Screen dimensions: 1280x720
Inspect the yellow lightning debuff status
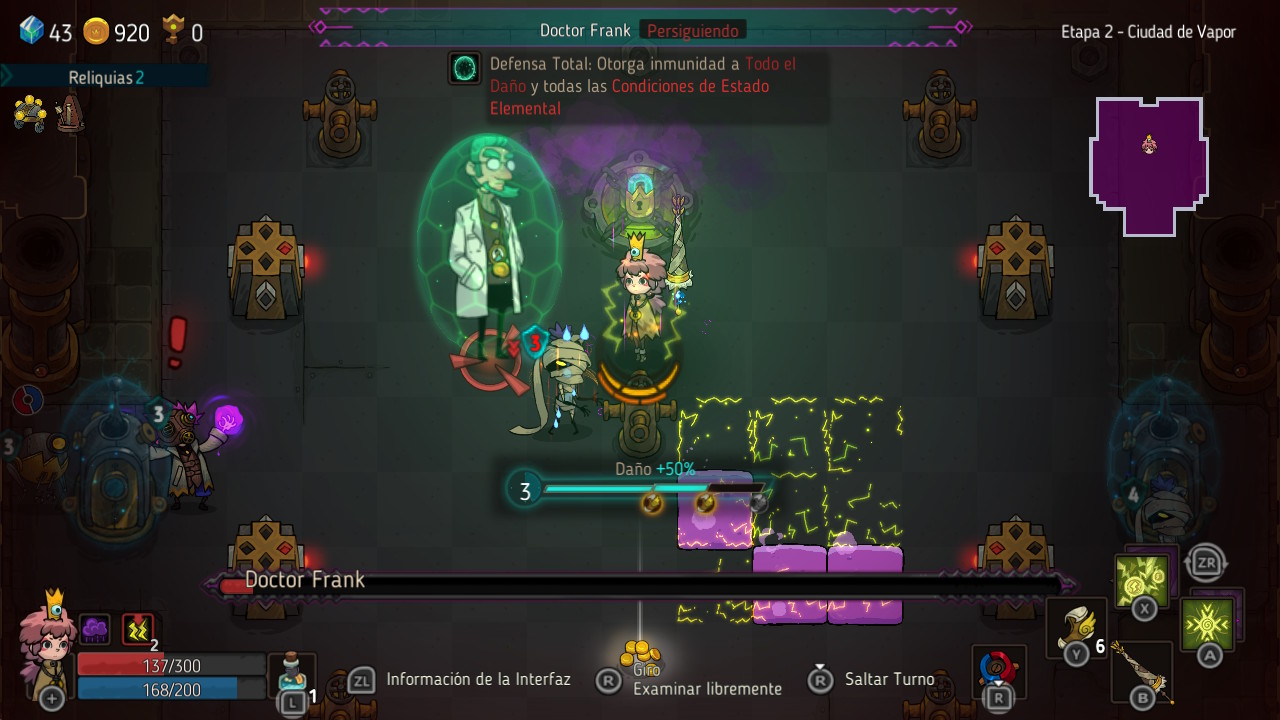click(138, 629)
